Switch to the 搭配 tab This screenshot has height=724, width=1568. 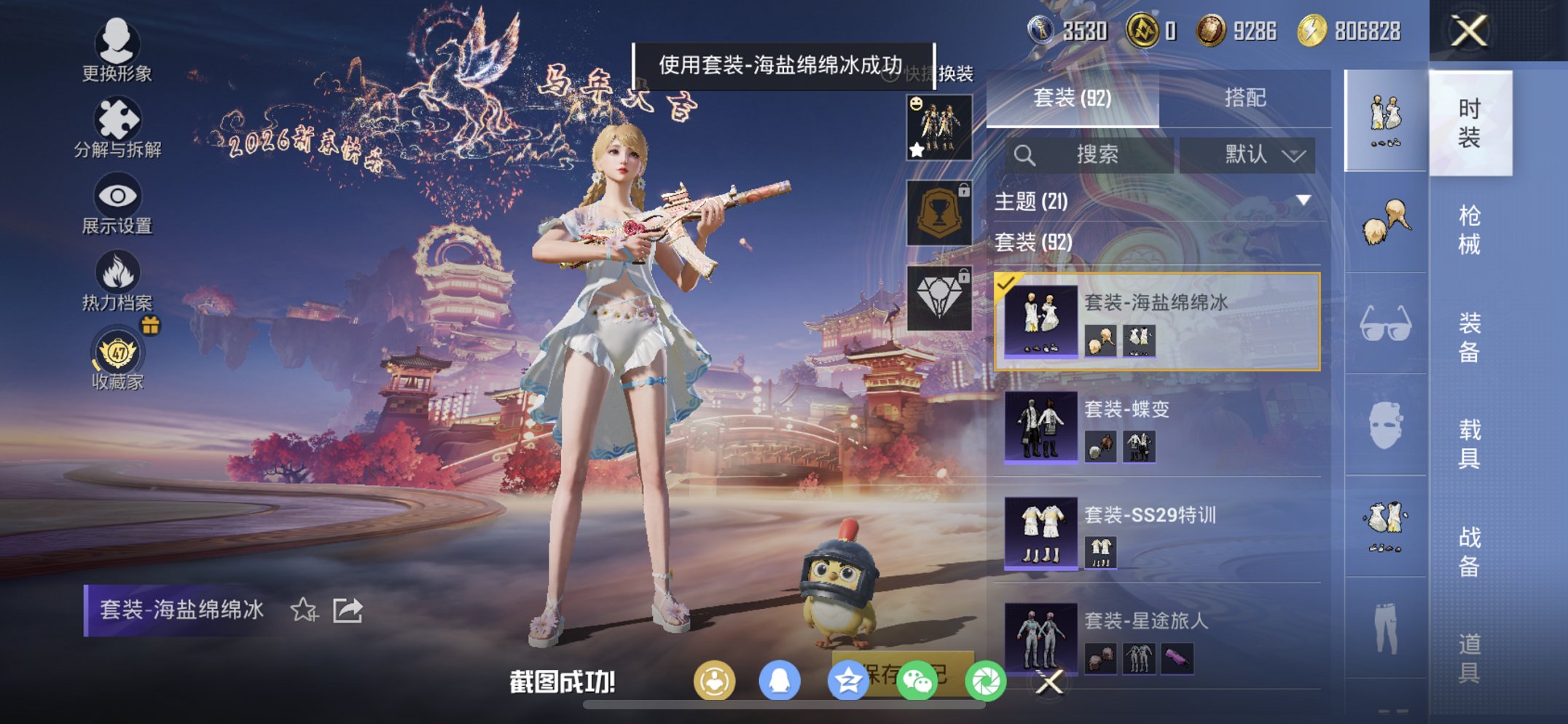[1247, 97]
